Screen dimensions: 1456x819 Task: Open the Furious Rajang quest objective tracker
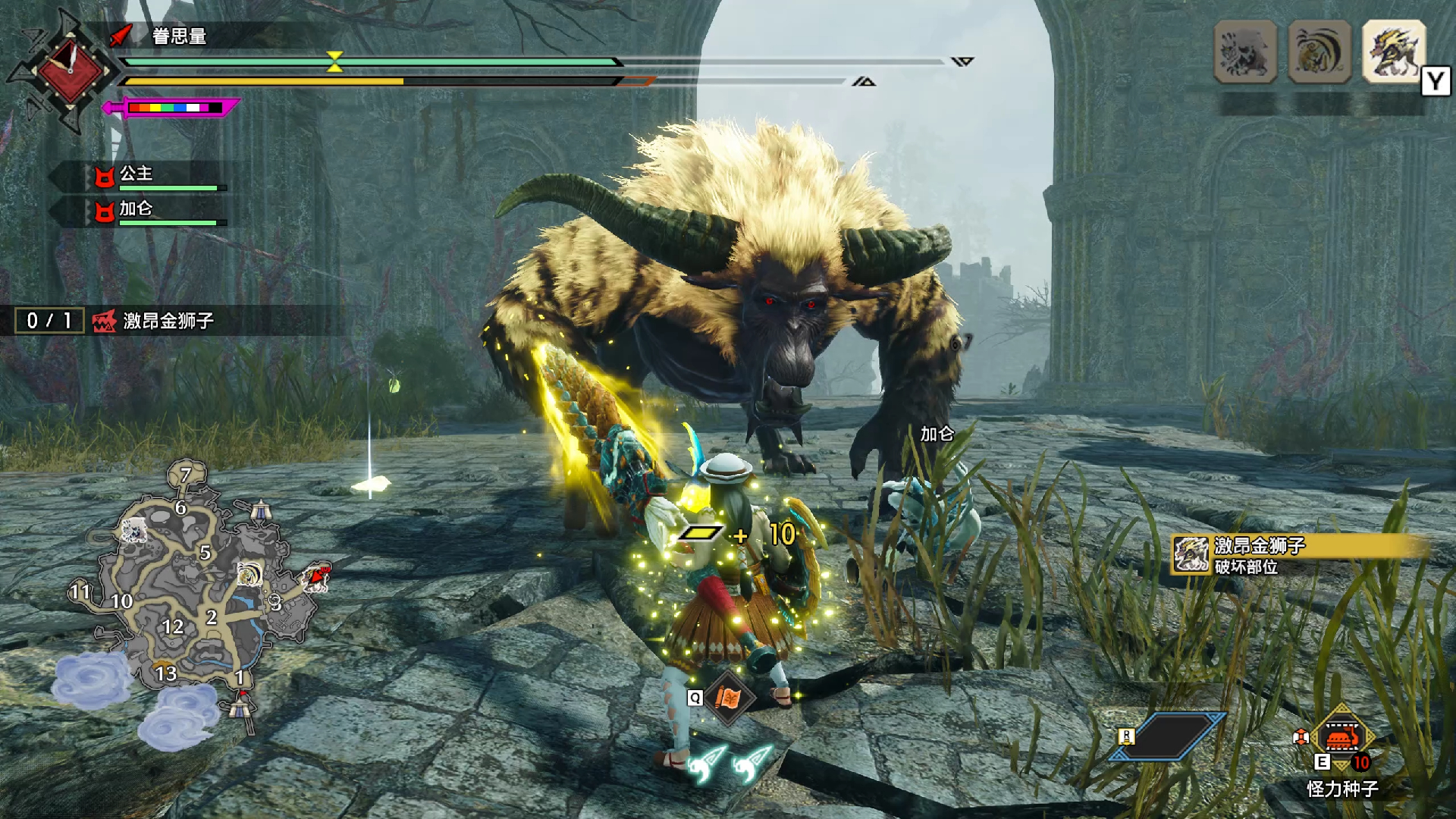[x=167, y=321]
